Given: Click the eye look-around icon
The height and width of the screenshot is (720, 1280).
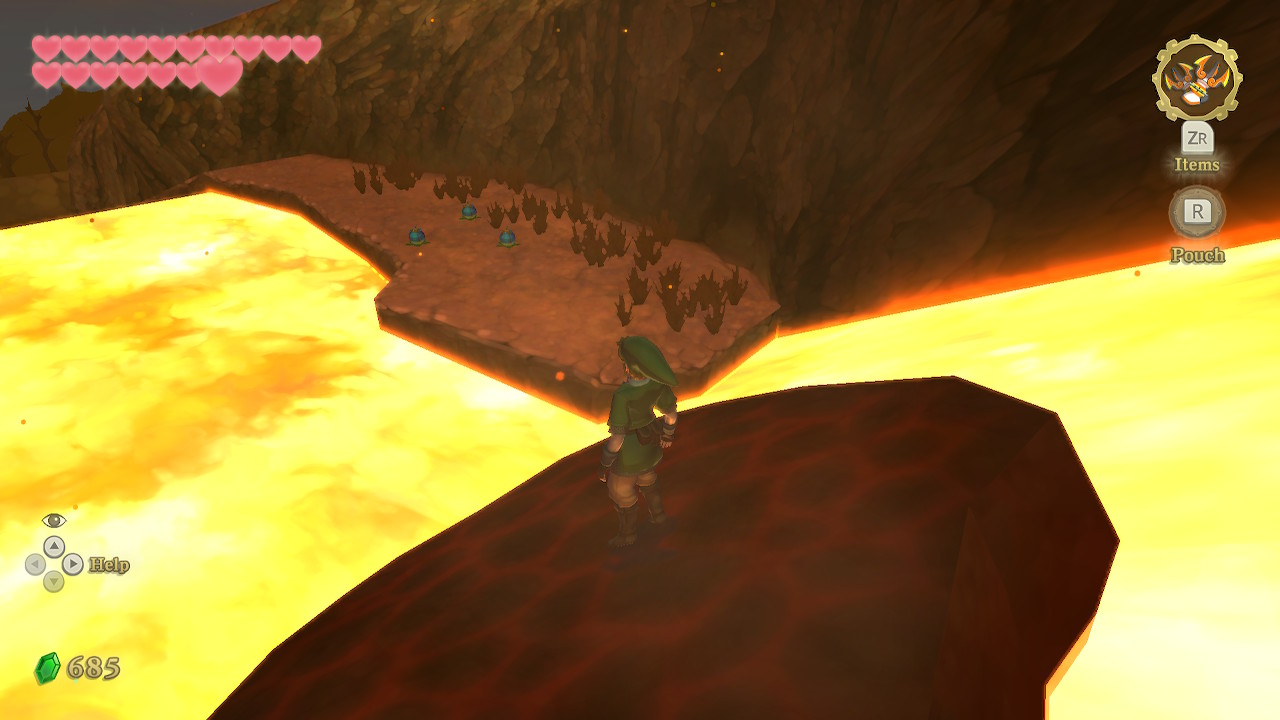Looking at the screenshot, I should pyautogui.click(x=54, y=520).
